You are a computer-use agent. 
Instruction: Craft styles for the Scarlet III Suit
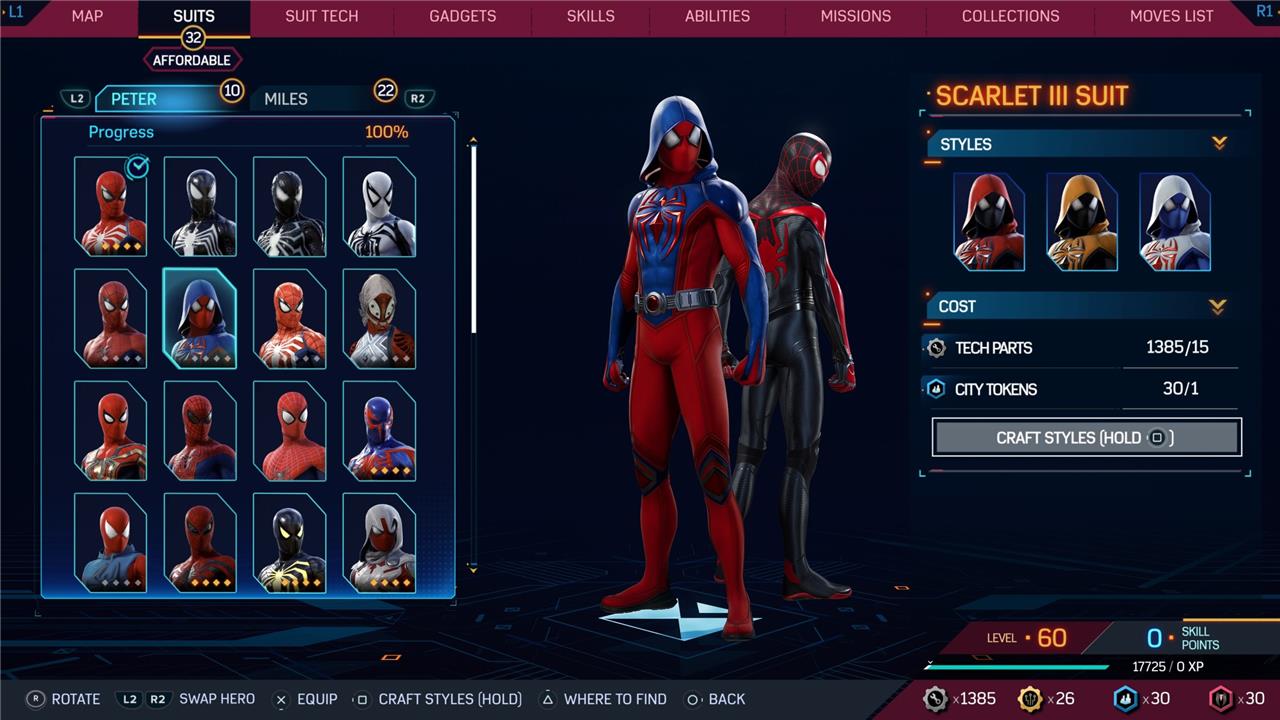pyautogui.click(x=1086, y=437)
